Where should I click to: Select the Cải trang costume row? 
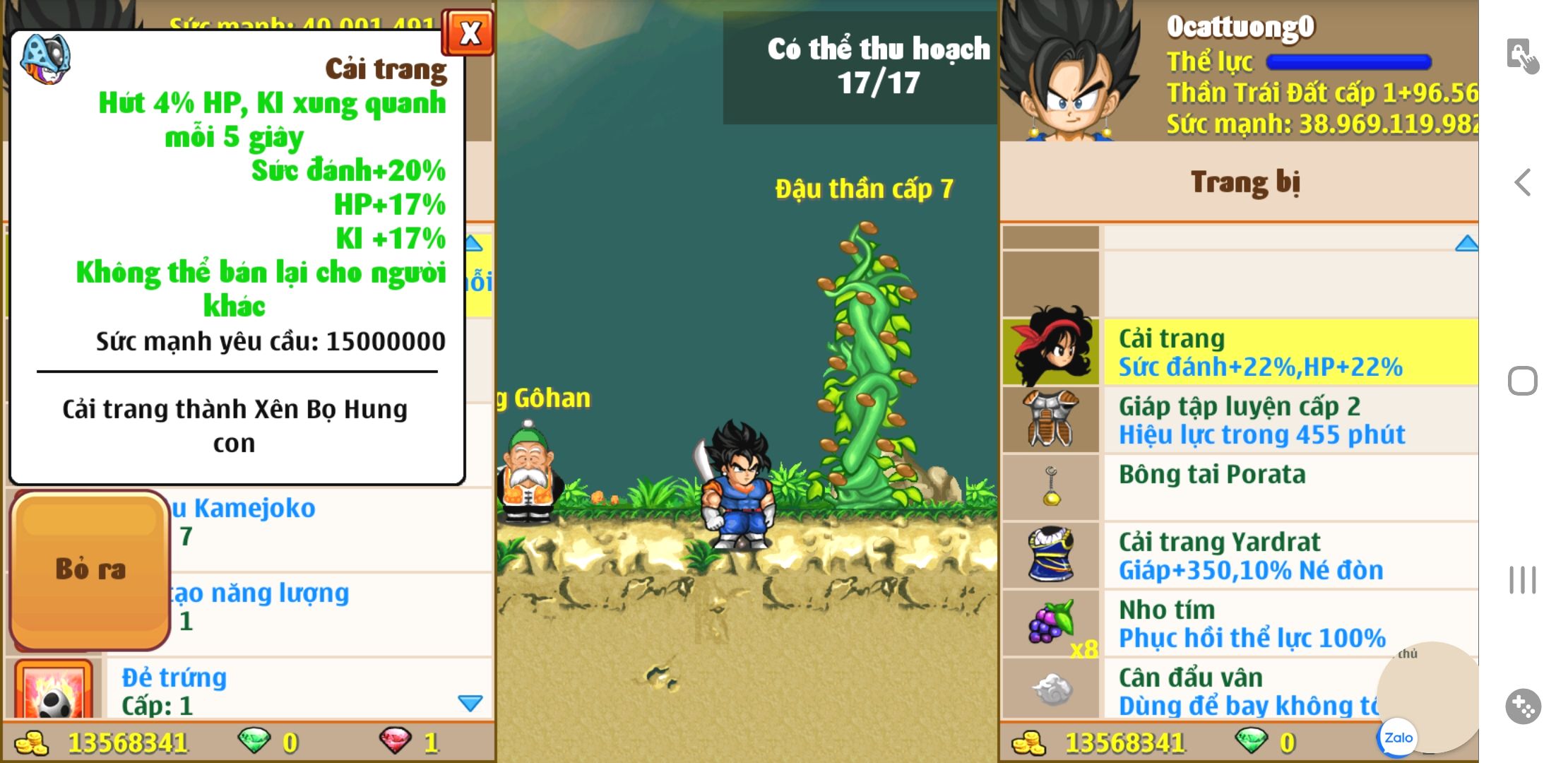pyautogui.click(x=1290, y=352)
